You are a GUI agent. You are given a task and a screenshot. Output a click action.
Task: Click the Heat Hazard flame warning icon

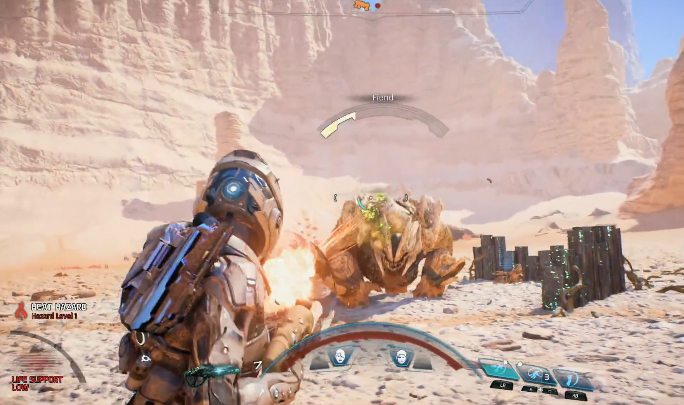[x=20, y=311]
